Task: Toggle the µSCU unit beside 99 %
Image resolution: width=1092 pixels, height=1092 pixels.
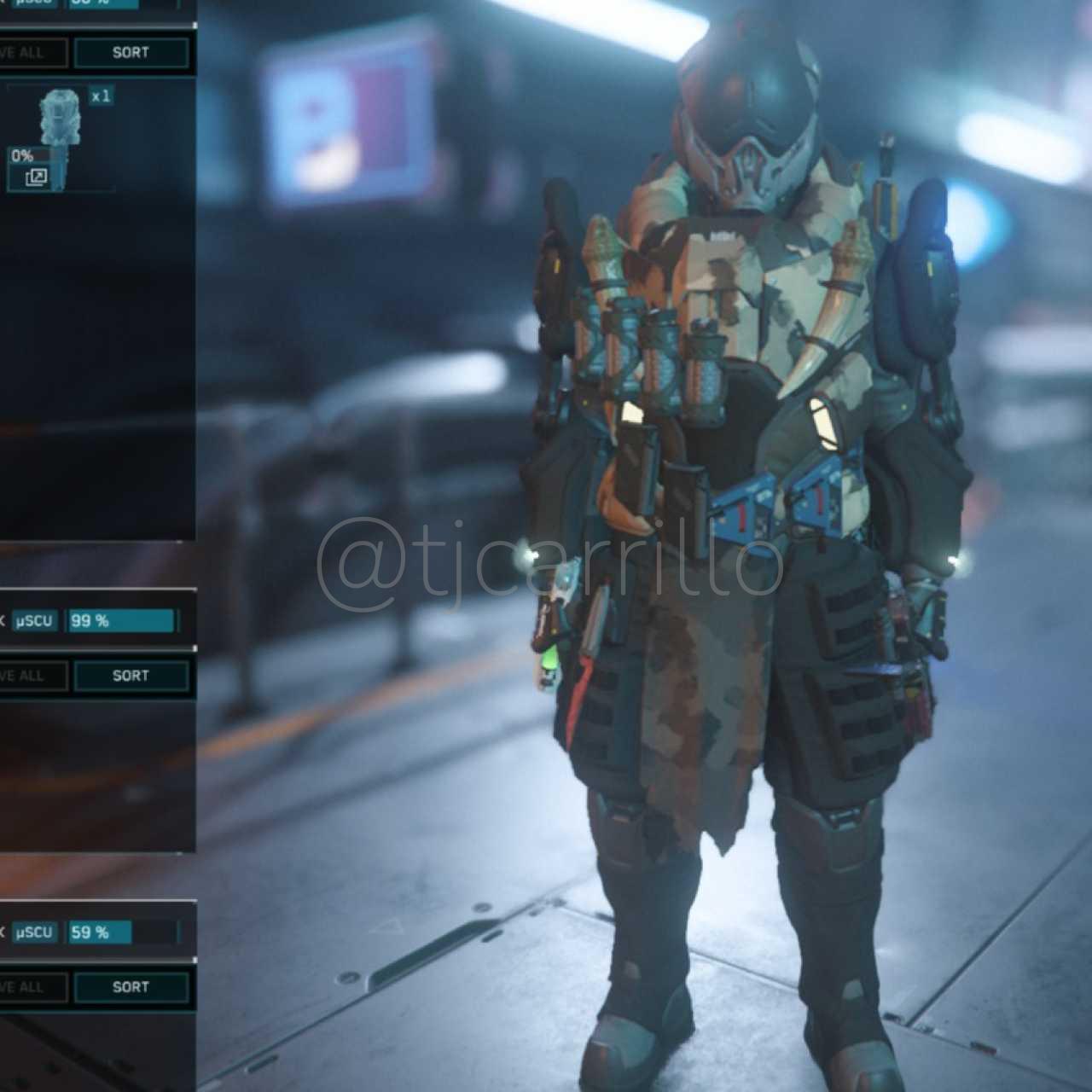Action: [34, 621]
